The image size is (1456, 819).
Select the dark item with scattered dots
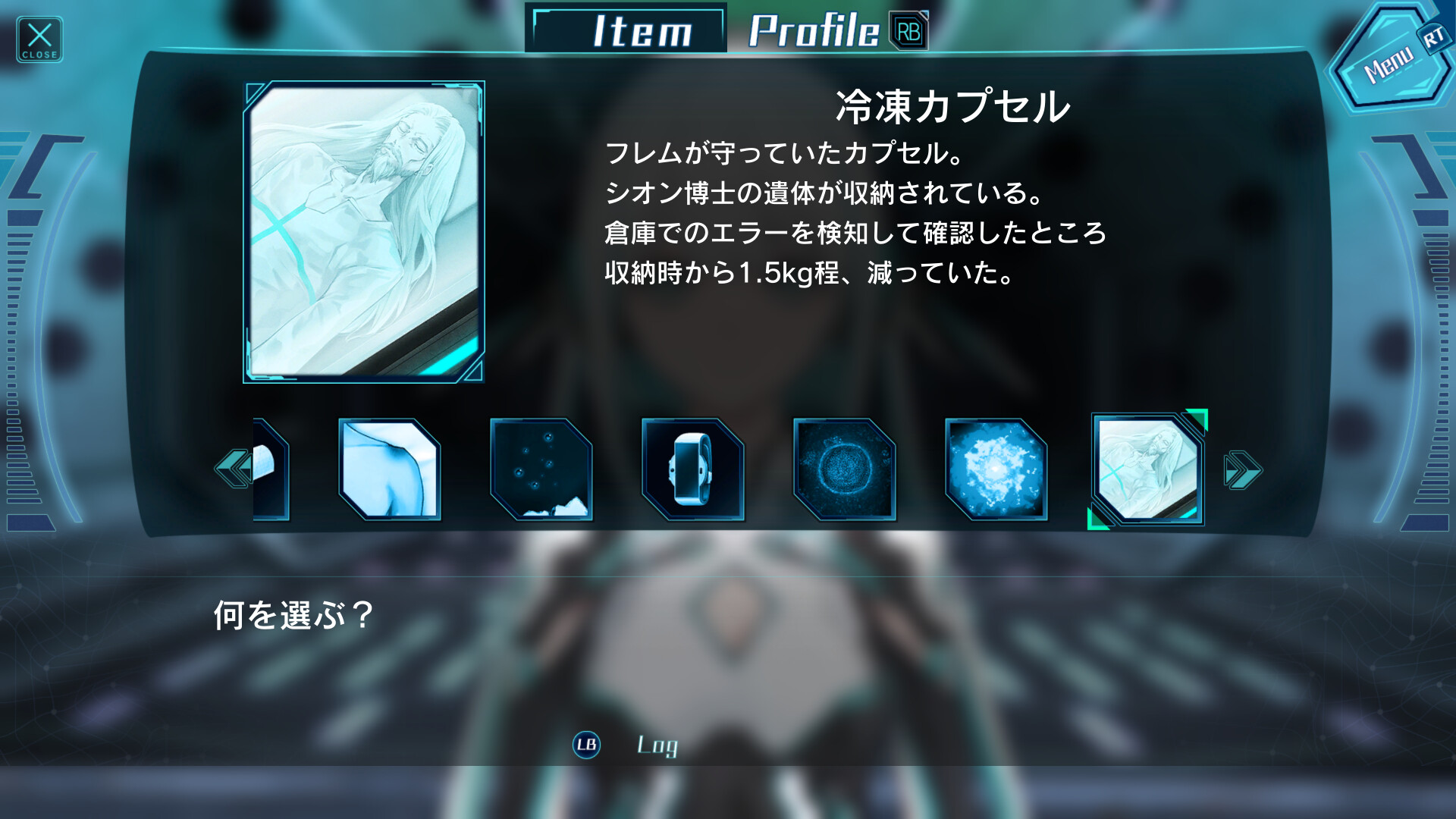[541, 468]
